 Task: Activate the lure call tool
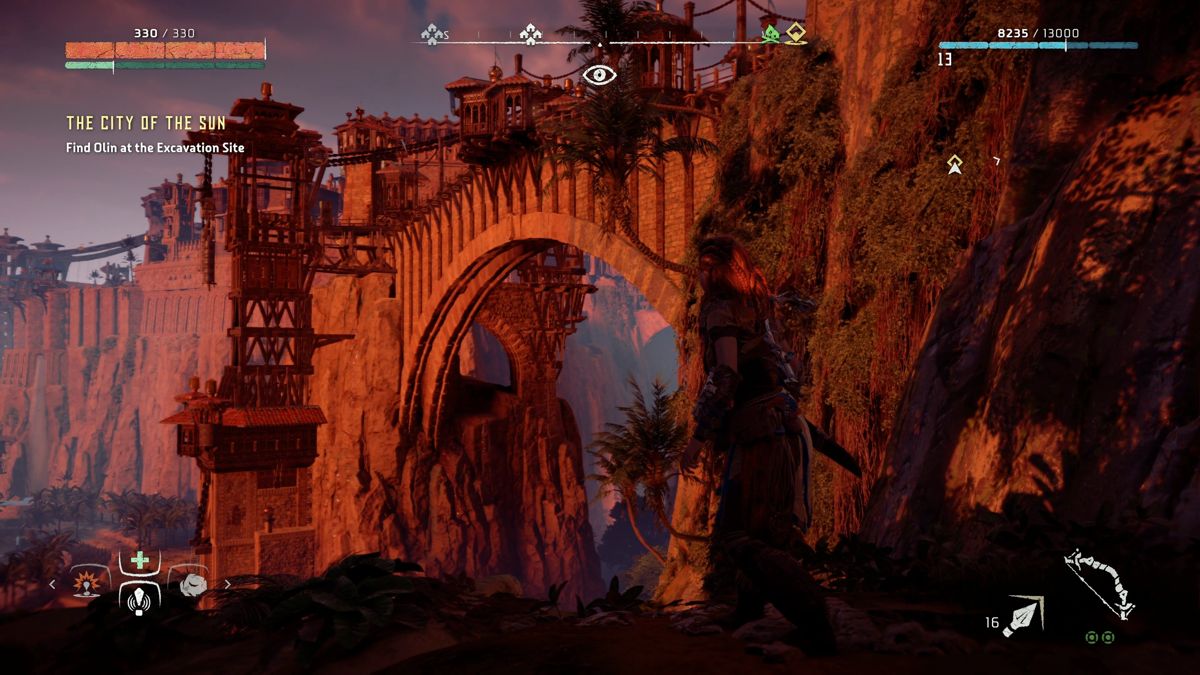[139, 599]
